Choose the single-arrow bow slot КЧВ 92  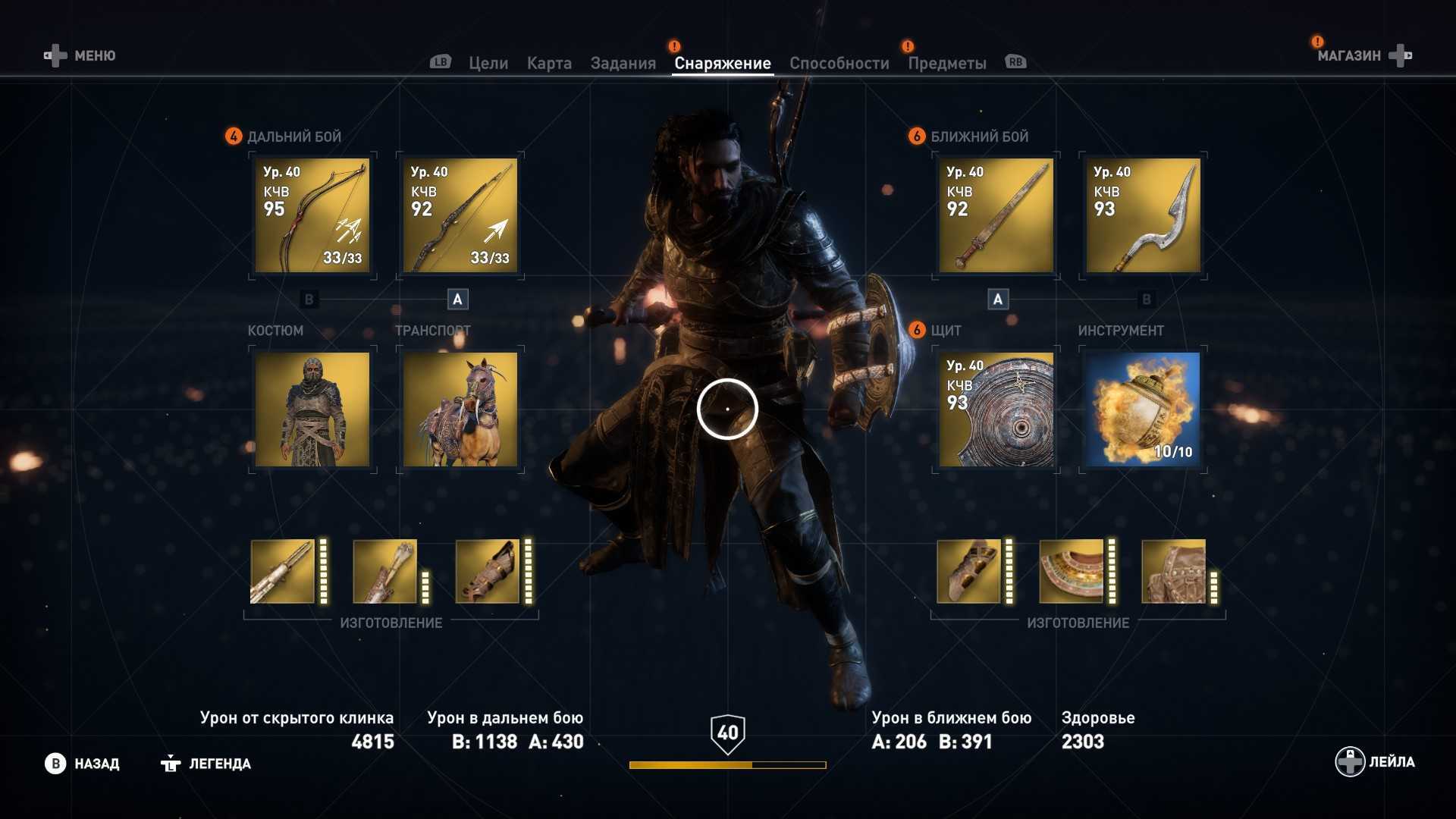pos(460,215)
